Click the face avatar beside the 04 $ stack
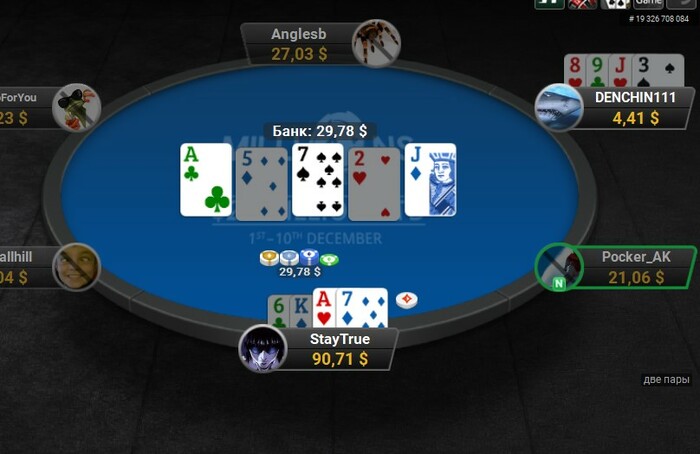 click(77, 266)
